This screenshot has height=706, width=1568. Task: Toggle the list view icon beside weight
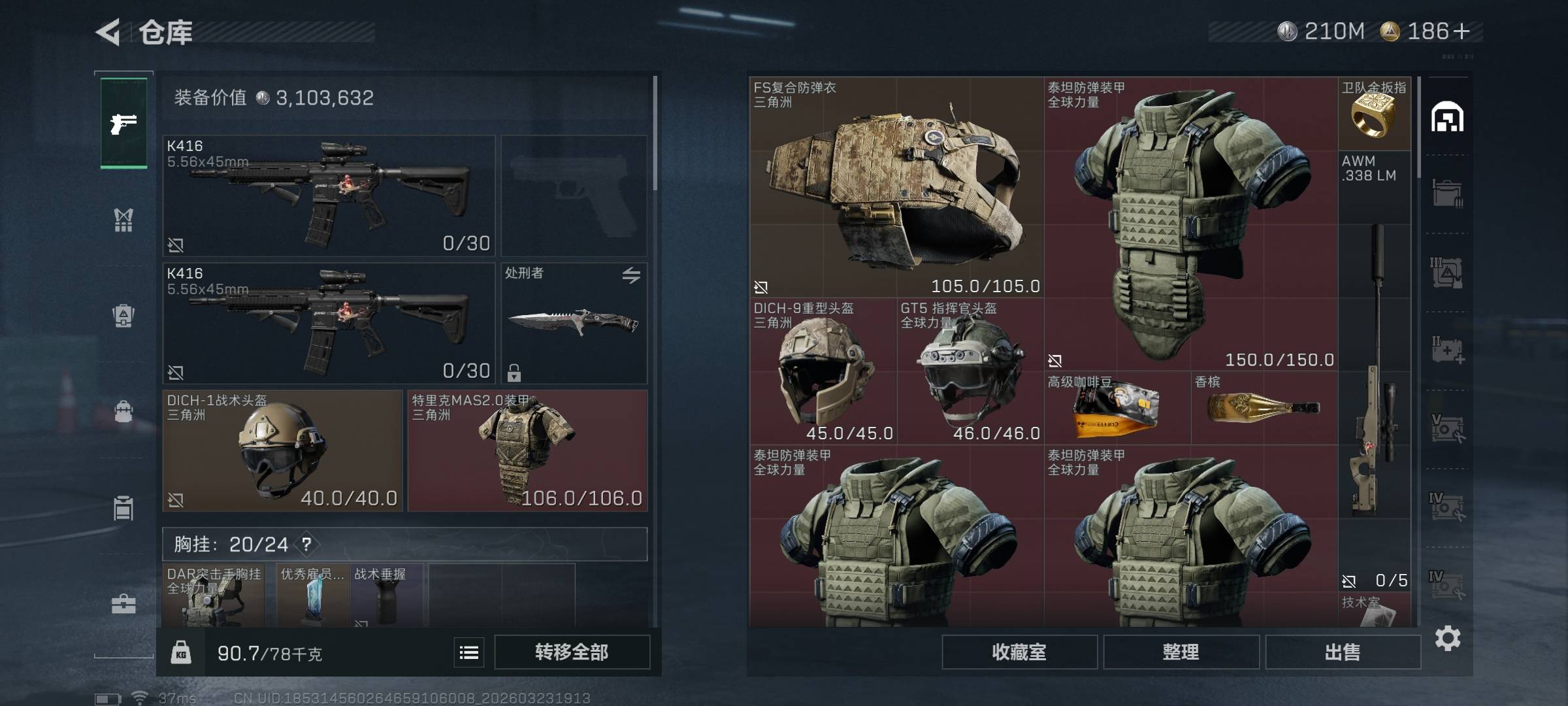click(x=469, y=652)
